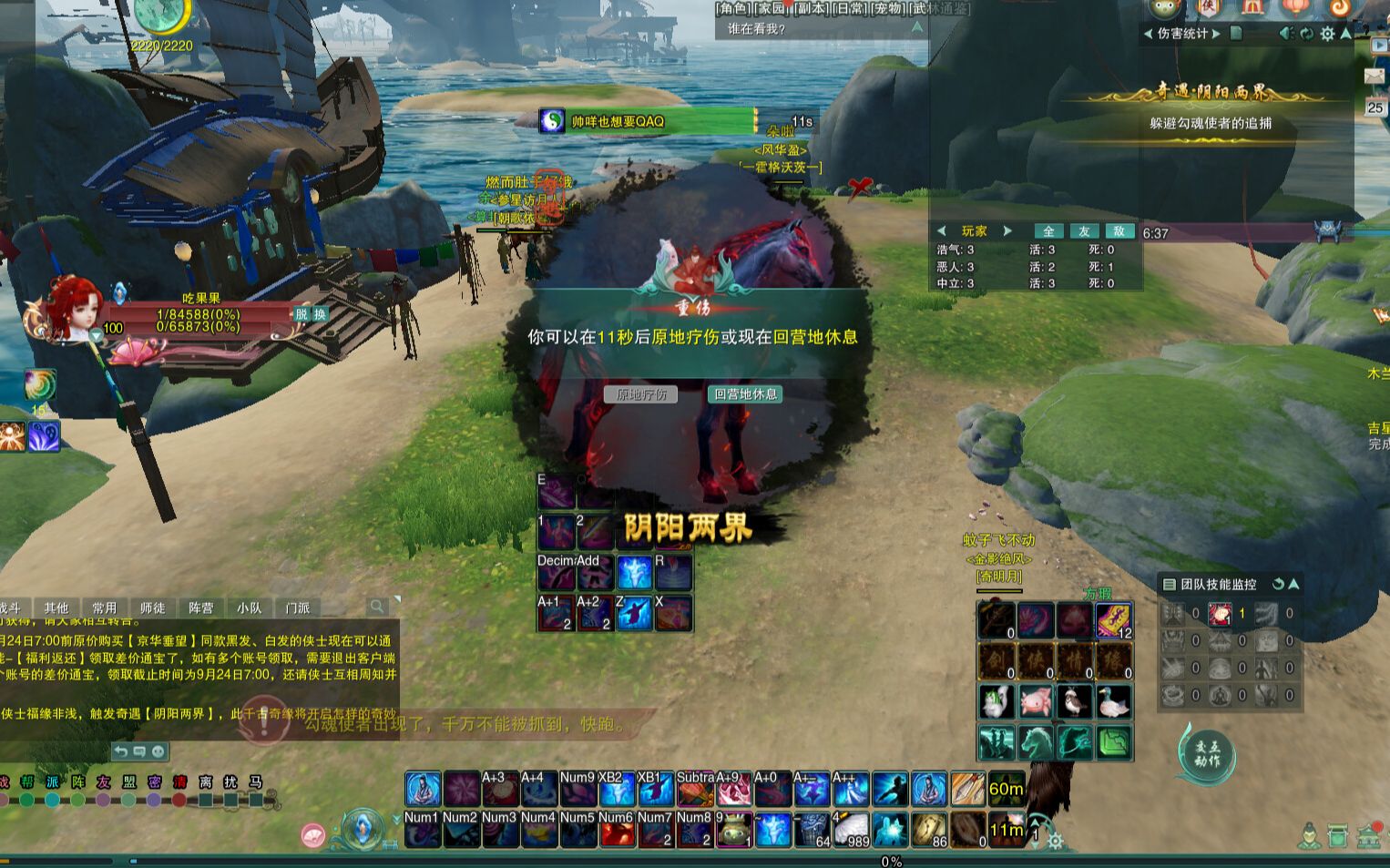Select the 门派 chat tab
The width and height of the screenshot is (1390, 868).
297,608
